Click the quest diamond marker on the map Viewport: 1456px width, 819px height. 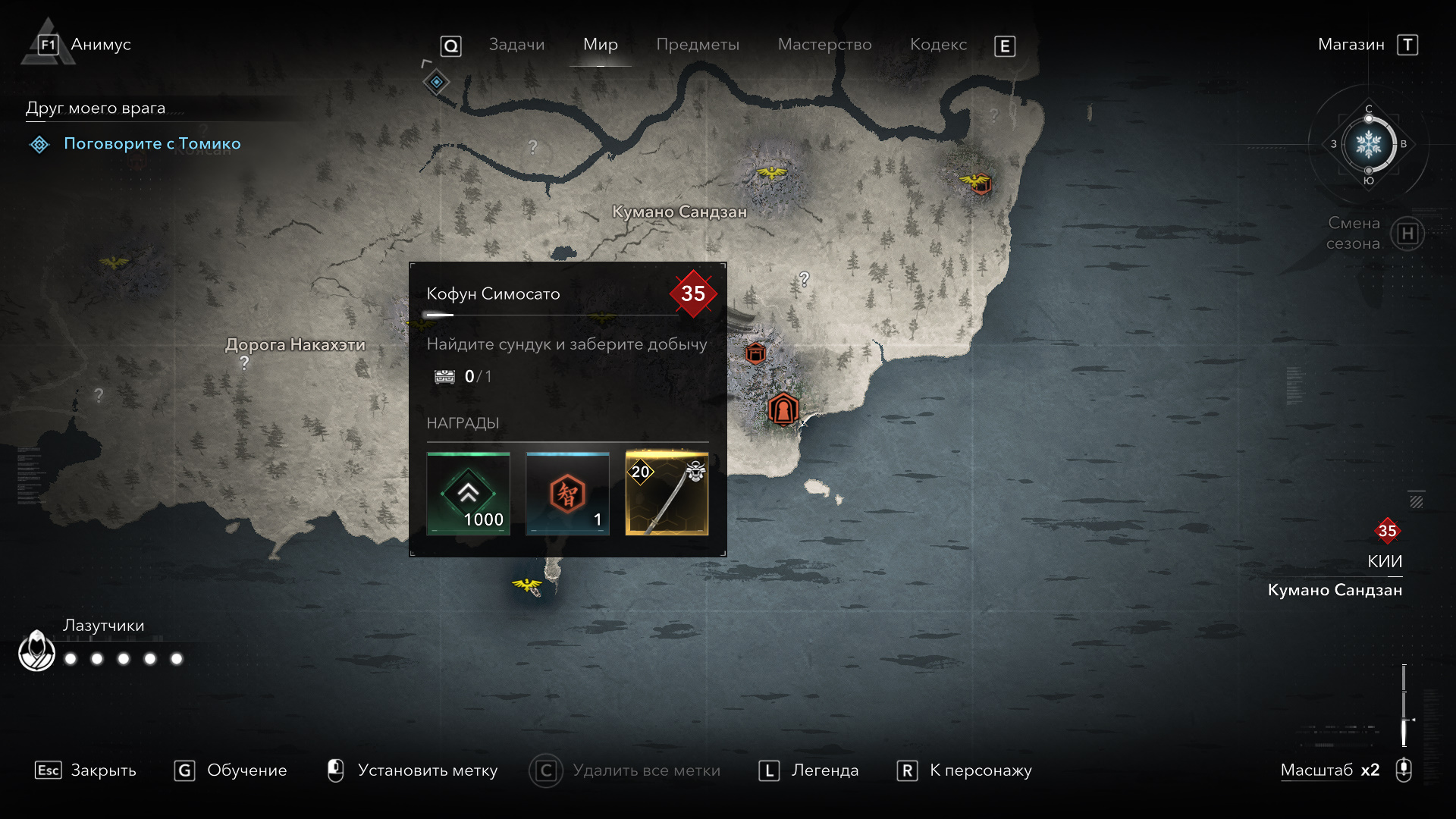click(436, 82)
